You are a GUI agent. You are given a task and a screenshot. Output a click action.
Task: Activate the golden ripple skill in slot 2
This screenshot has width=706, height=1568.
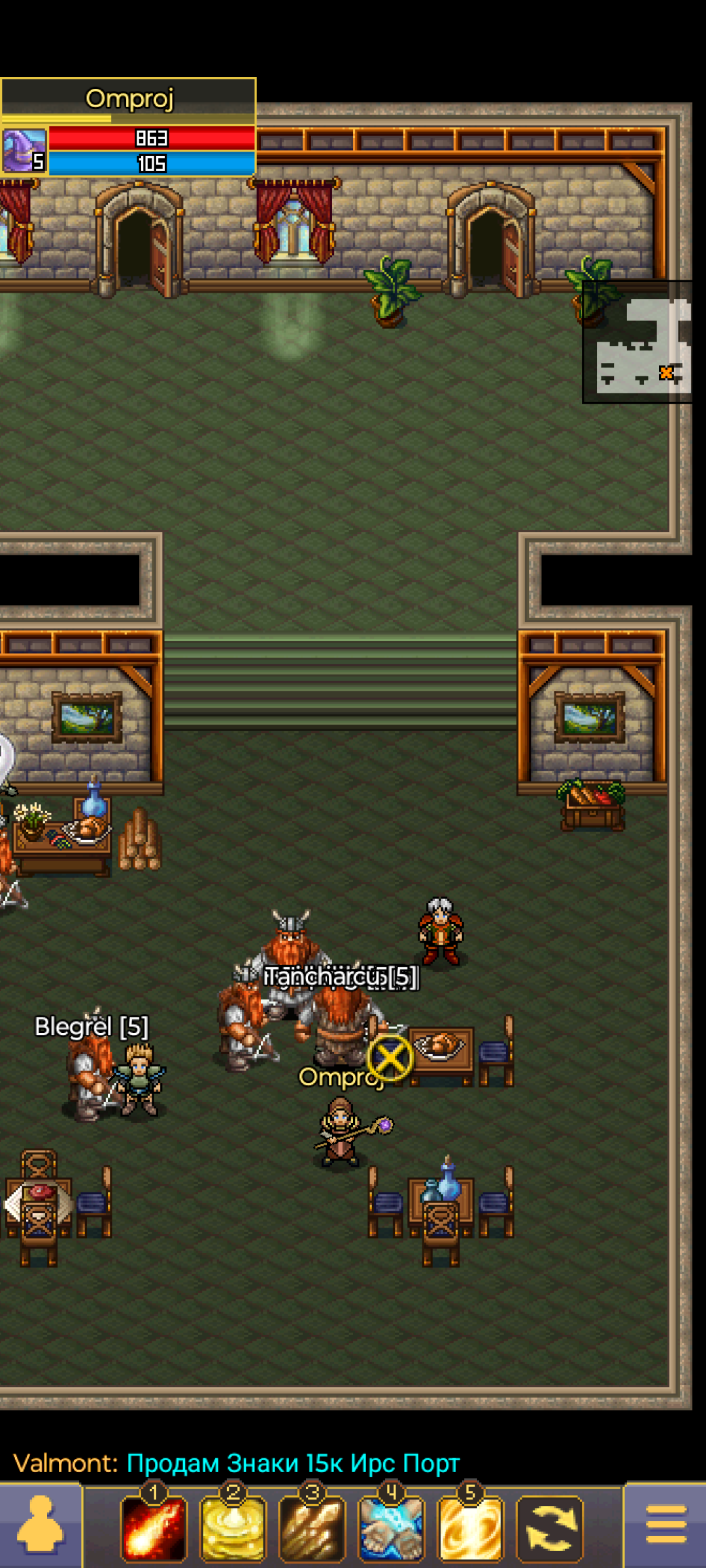(233, 1529)
